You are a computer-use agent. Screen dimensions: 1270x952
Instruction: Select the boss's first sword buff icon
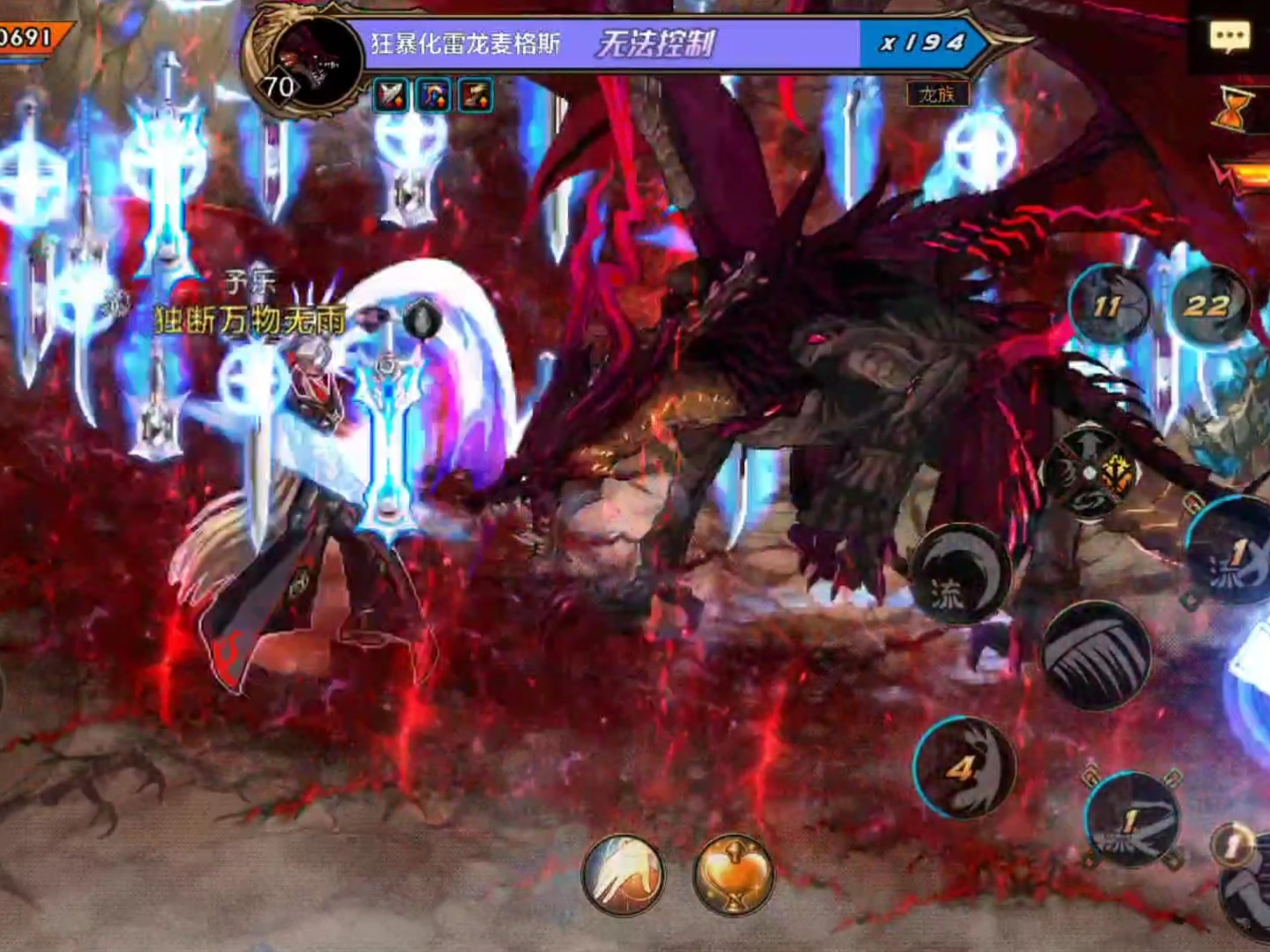coord(390,97)
